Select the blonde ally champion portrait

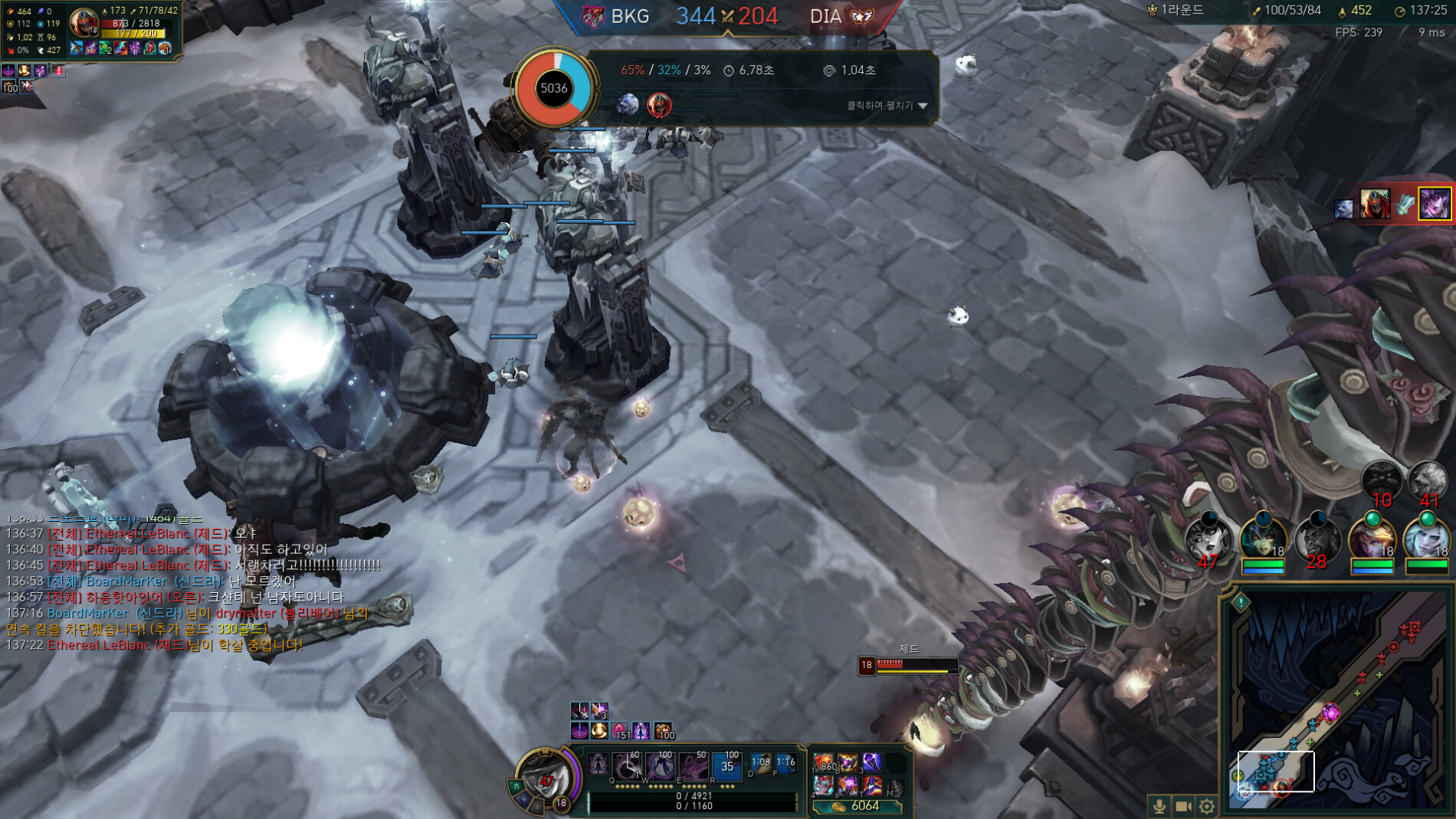pos(1371,539)
